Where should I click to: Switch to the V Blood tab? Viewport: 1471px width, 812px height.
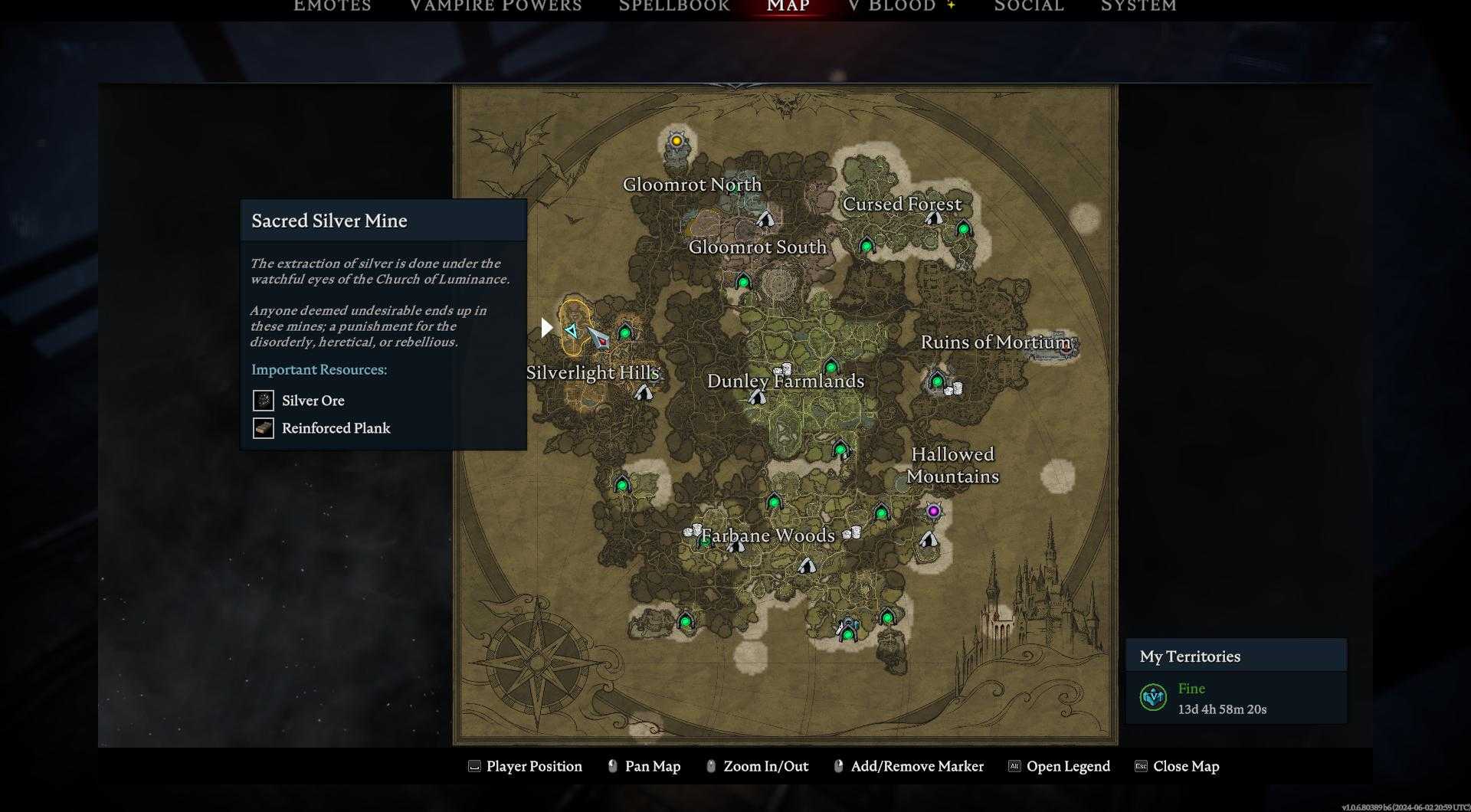pyautogui.click(x=891, y=6)
